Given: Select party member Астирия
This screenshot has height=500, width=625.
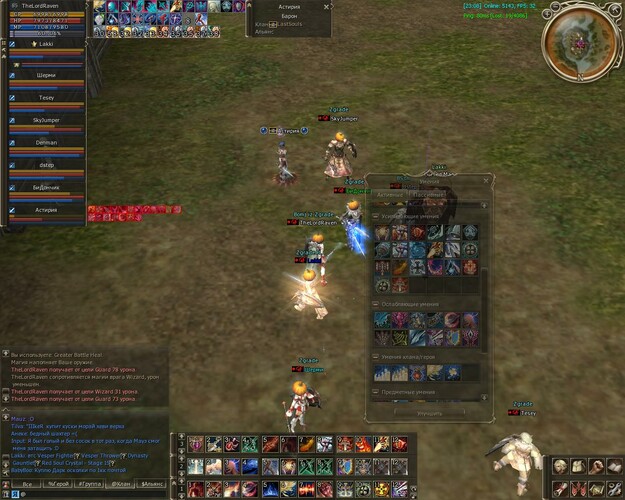Looking at the screenshot, I should coord(45,210).
